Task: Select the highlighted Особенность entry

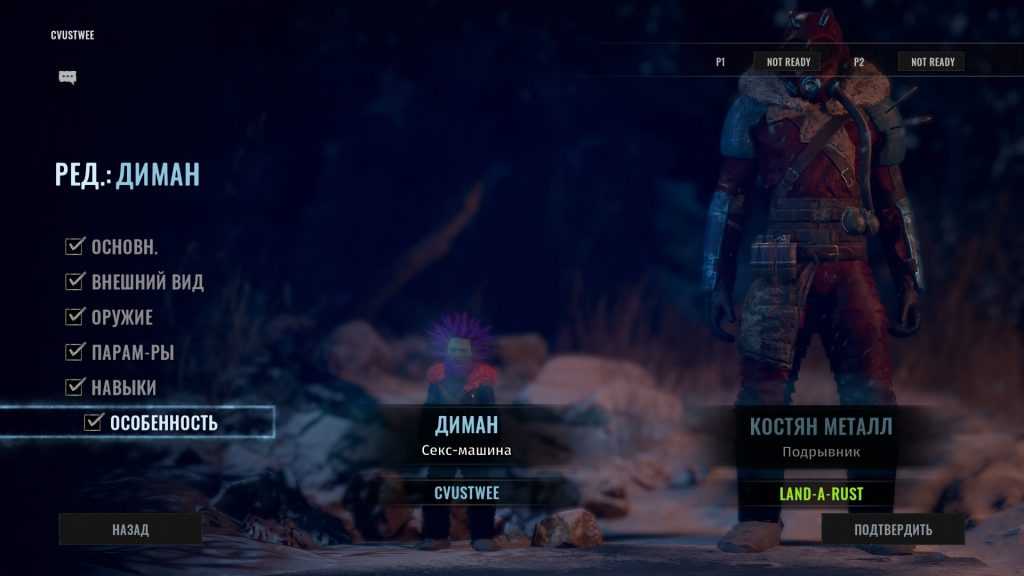Action: (x=154, y=423)
